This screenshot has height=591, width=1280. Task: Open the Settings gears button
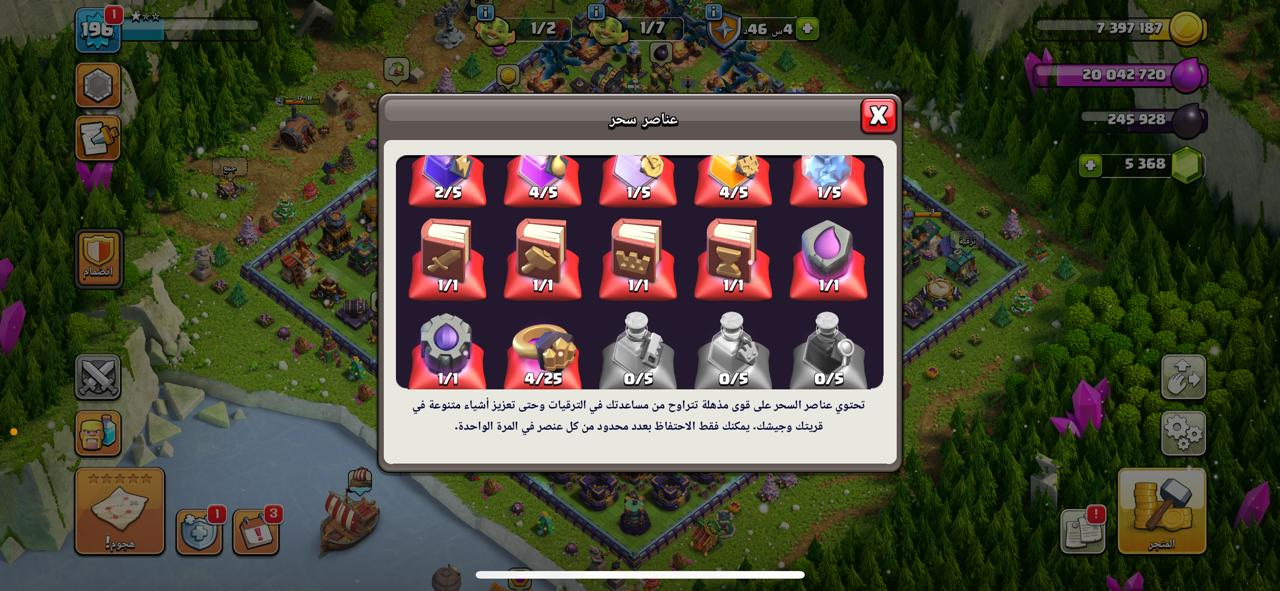[1183, 433]
